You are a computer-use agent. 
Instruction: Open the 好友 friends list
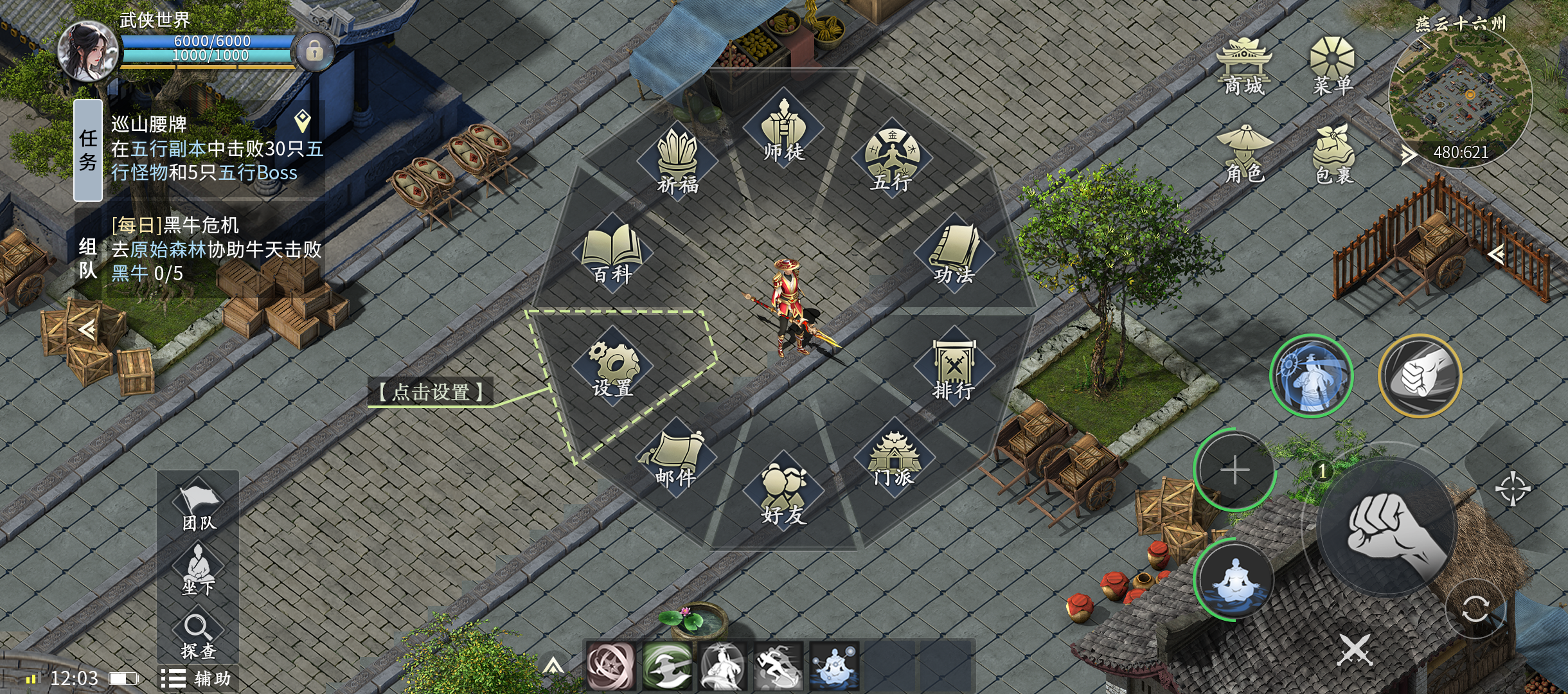pyautogui.click(x=783, y=494)
